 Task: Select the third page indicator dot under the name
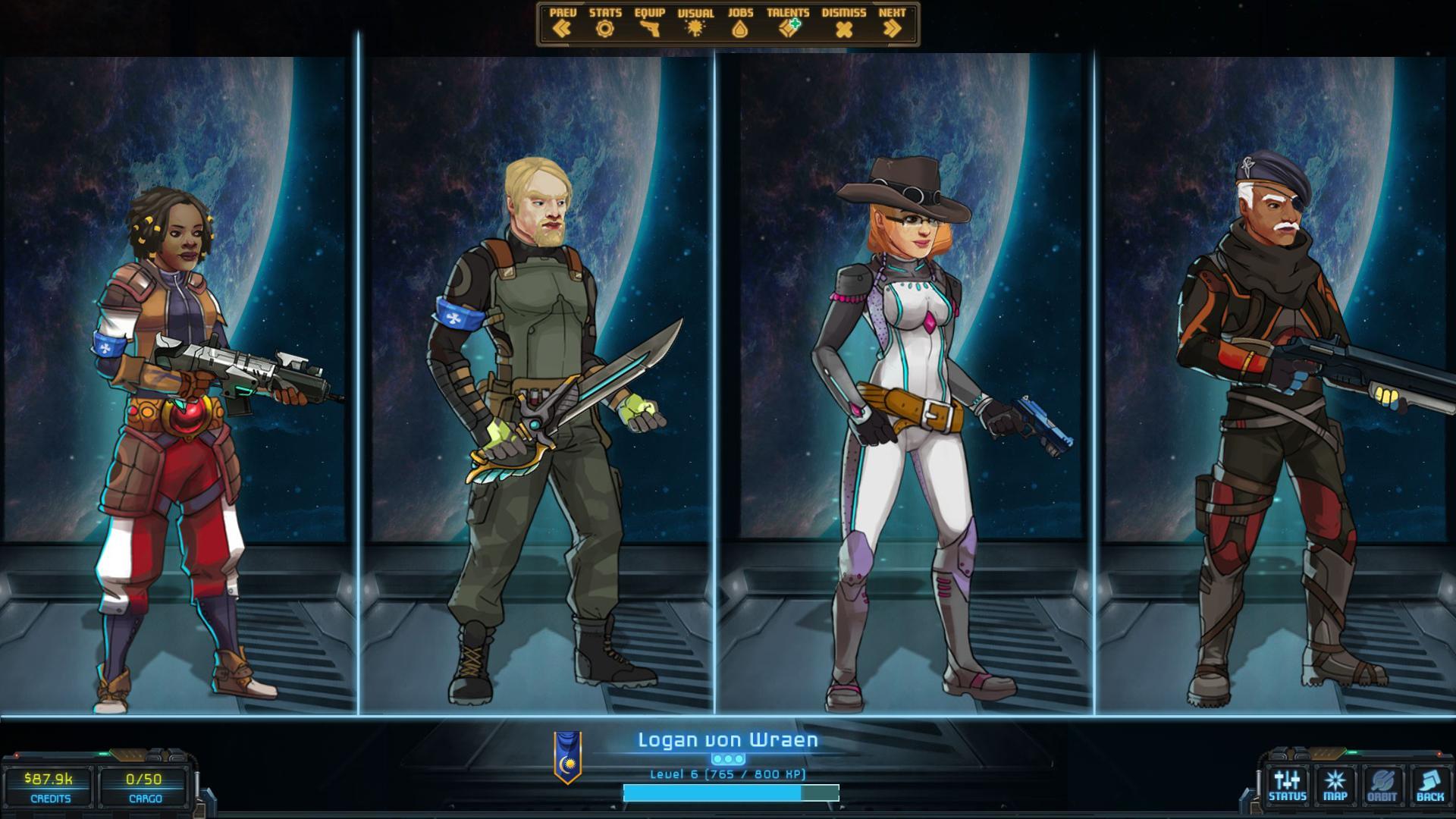click(739, 758)
